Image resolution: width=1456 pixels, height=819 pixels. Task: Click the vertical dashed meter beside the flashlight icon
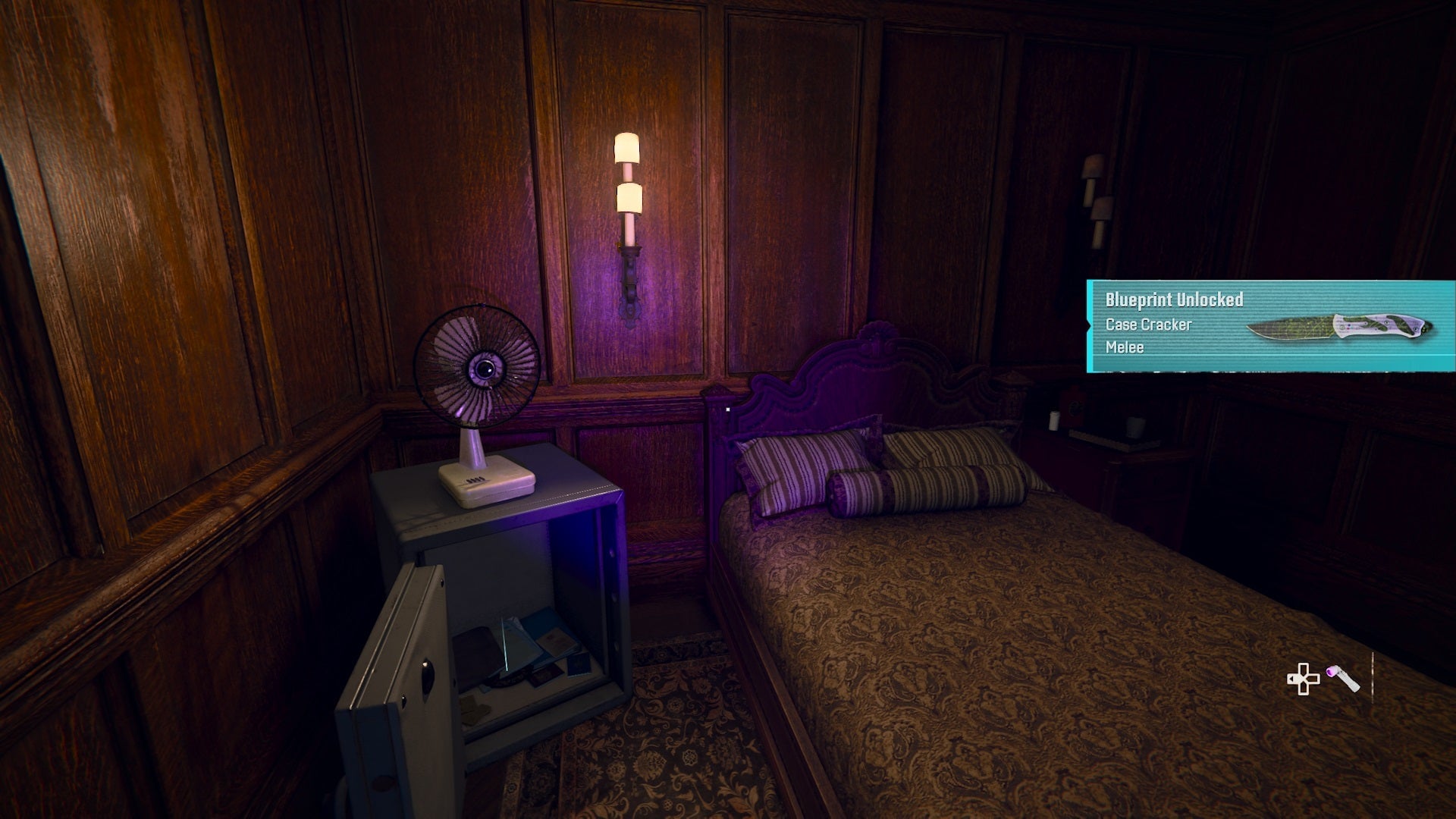click(1373, 677)
